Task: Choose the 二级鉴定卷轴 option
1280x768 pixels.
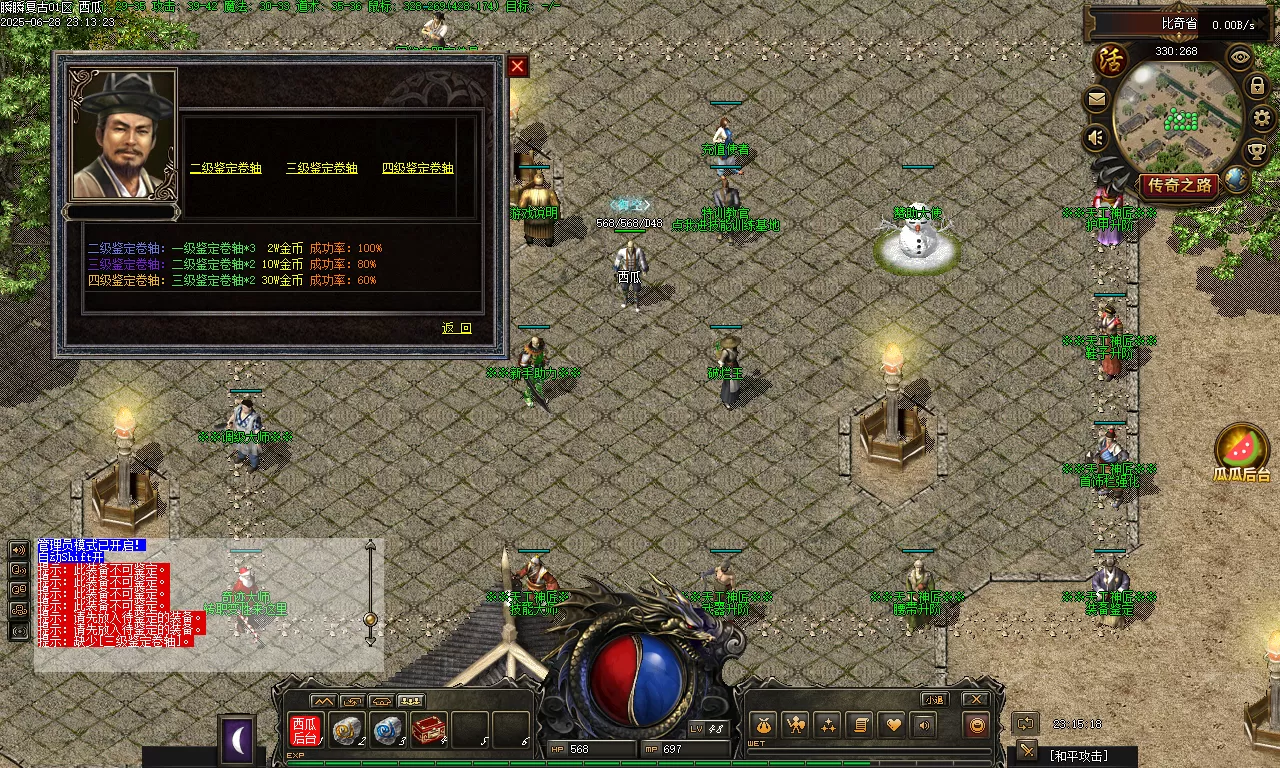Action: [225, 168]
